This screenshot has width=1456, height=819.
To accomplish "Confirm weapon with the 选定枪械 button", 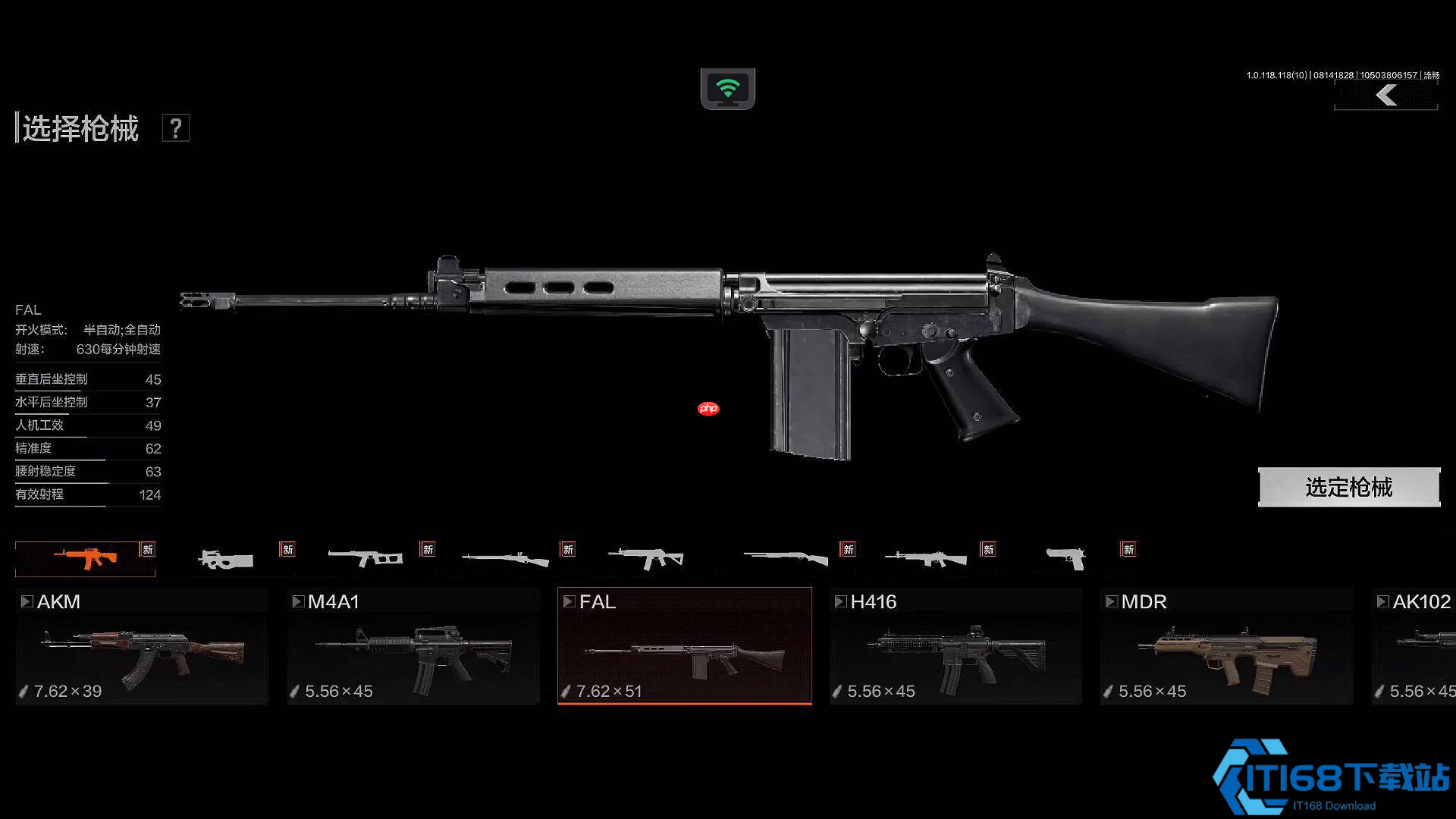I will 1348,487.
